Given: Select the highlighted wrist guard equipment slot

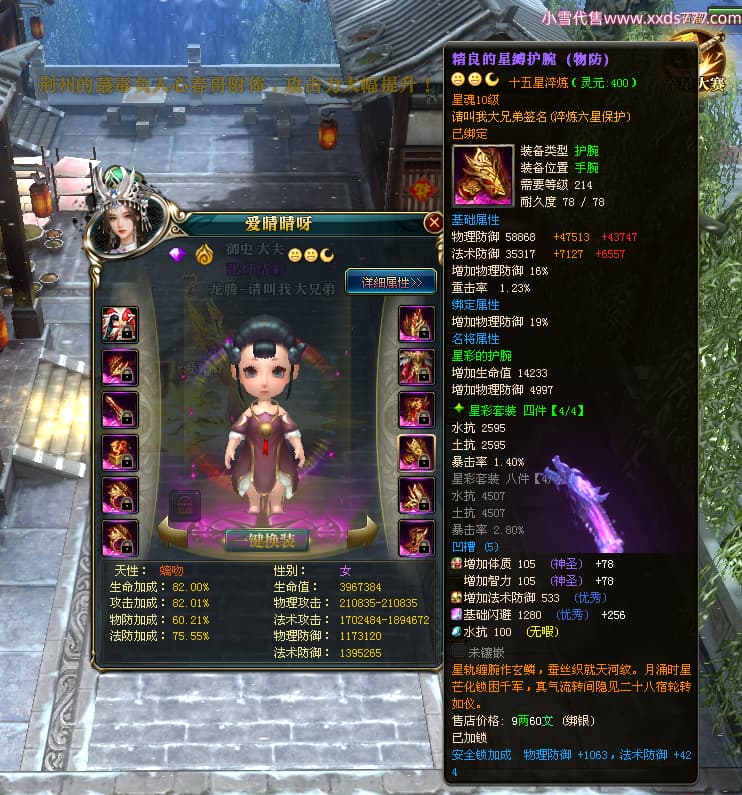Looking at the screenshot, I should coord(416,453).
